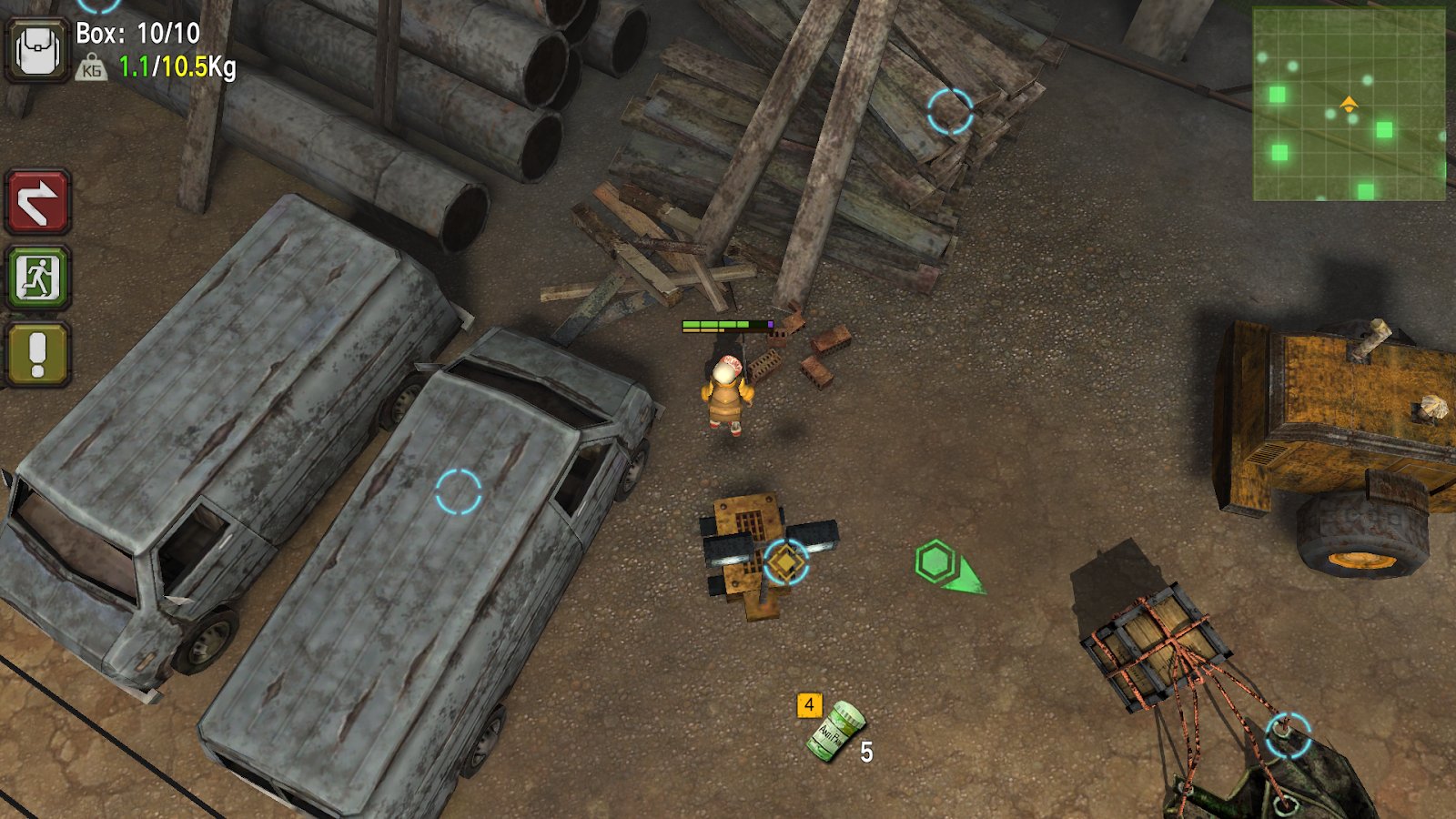The width and height of the screenshot is (1456, 819).
Task: Select the search marker on the van roof
Action: pos(458,492)
